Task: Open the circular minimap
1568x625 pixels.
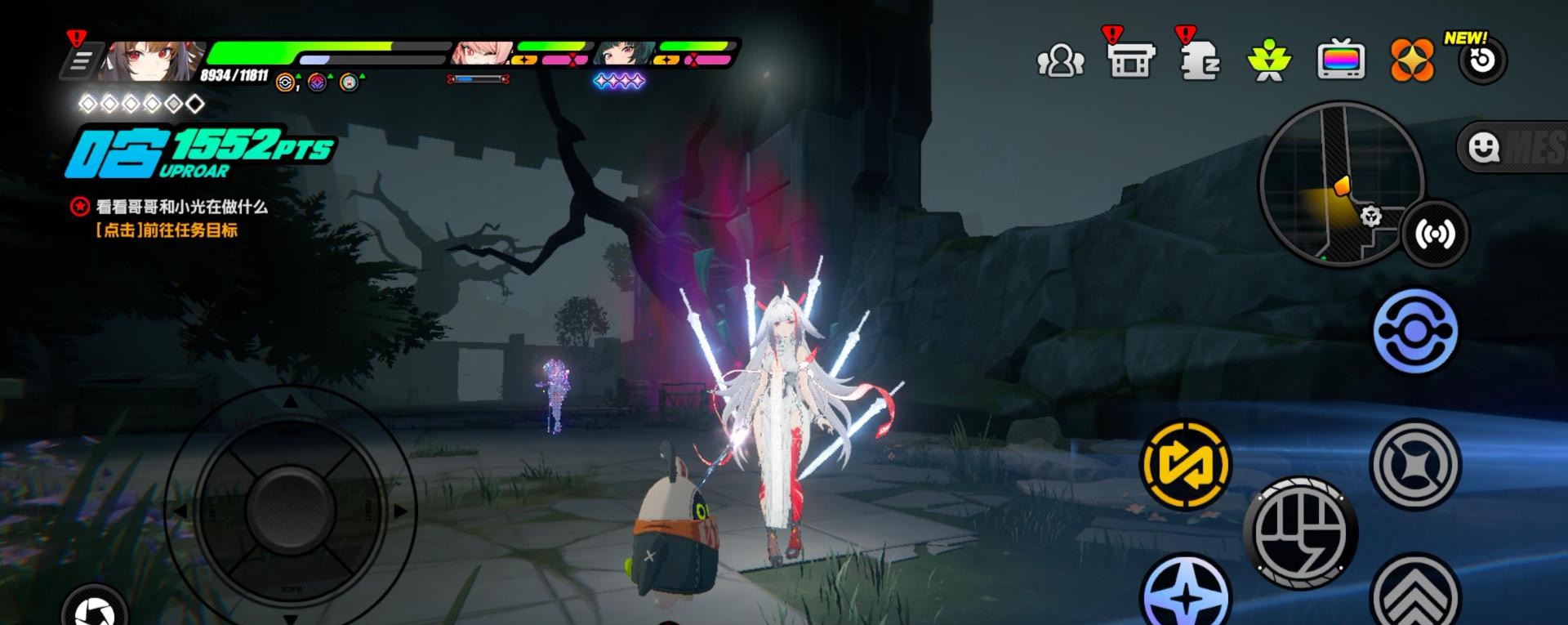Action: pyautogui.click(x=1341, y=183)
